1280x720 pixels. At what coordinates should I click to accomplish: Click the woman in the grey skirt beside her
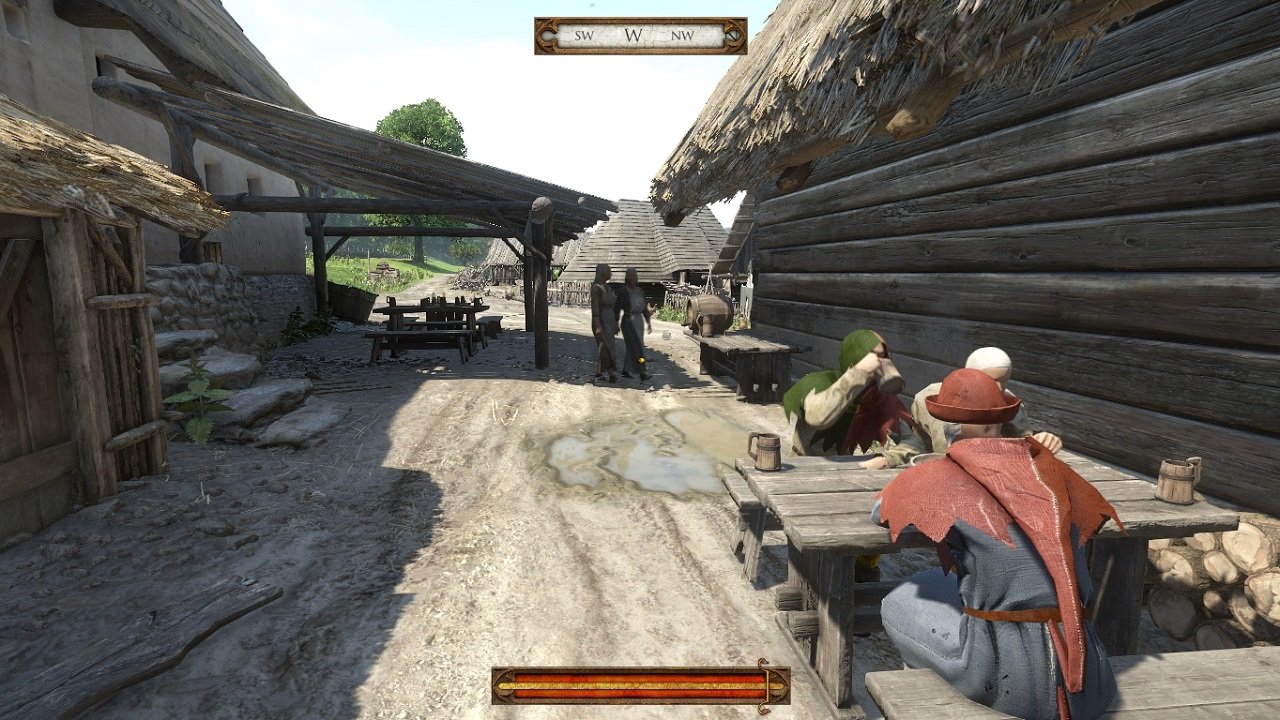coord(633,315)
